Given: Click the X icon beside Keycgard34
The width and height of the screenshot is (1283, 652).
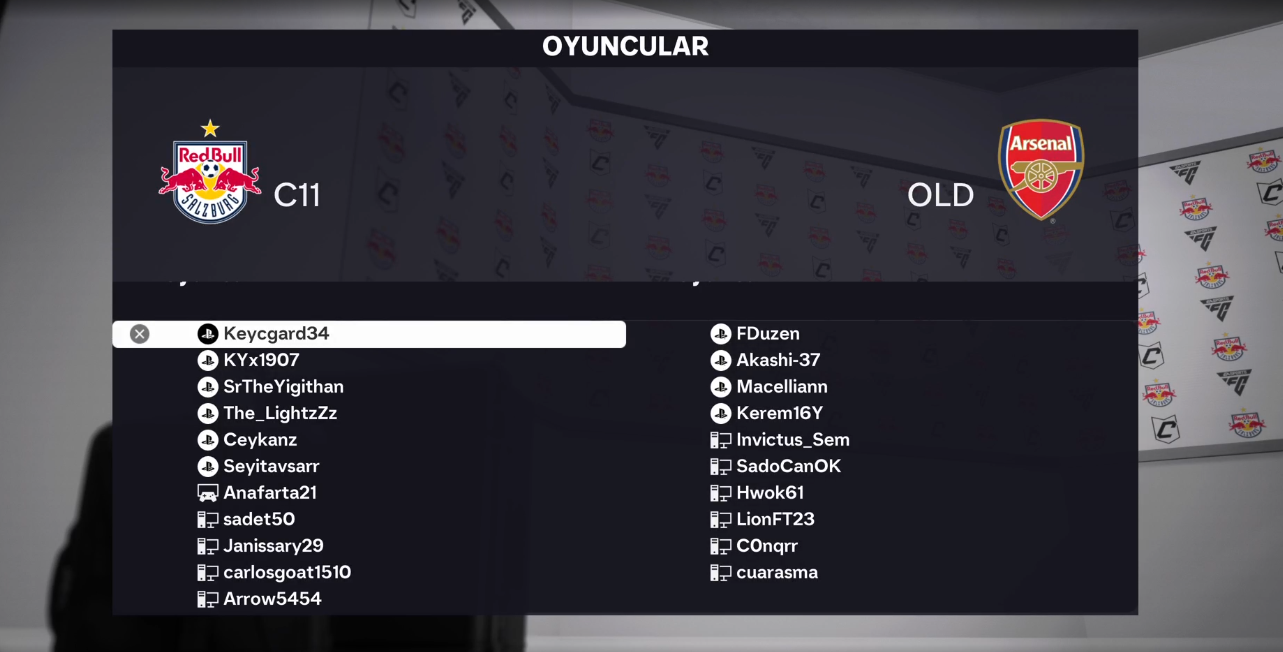Looking at the screenshot, I should pos(140,334).
